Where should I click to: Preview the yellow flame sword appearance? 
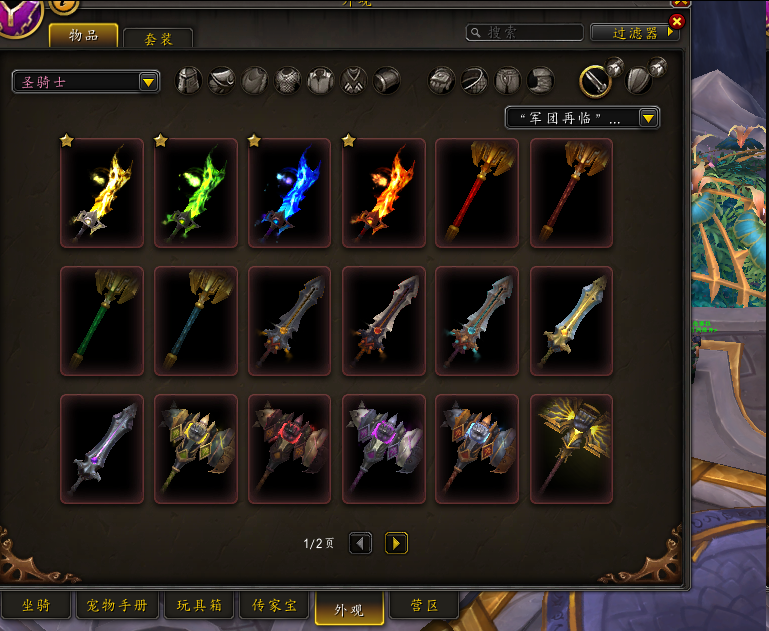(102, 193)
